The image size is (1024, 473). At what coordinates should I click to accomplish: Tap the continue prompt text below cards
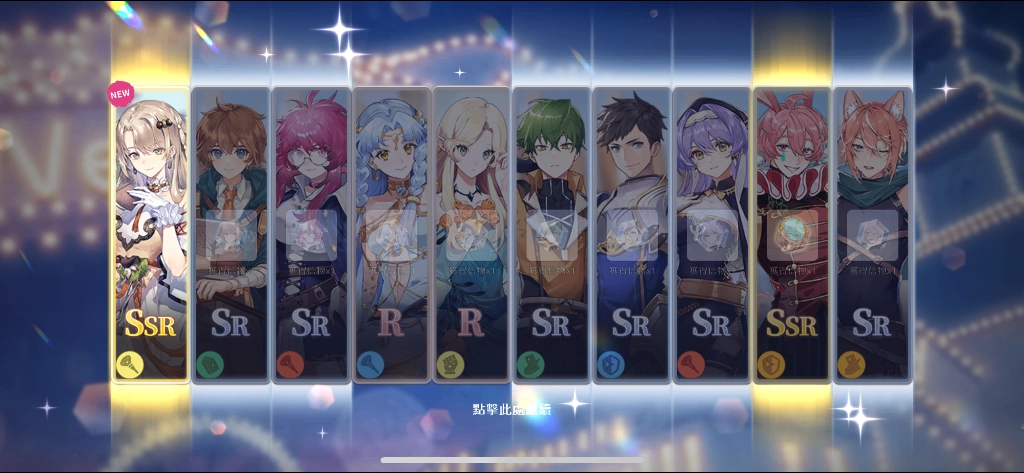coord(512,410)
